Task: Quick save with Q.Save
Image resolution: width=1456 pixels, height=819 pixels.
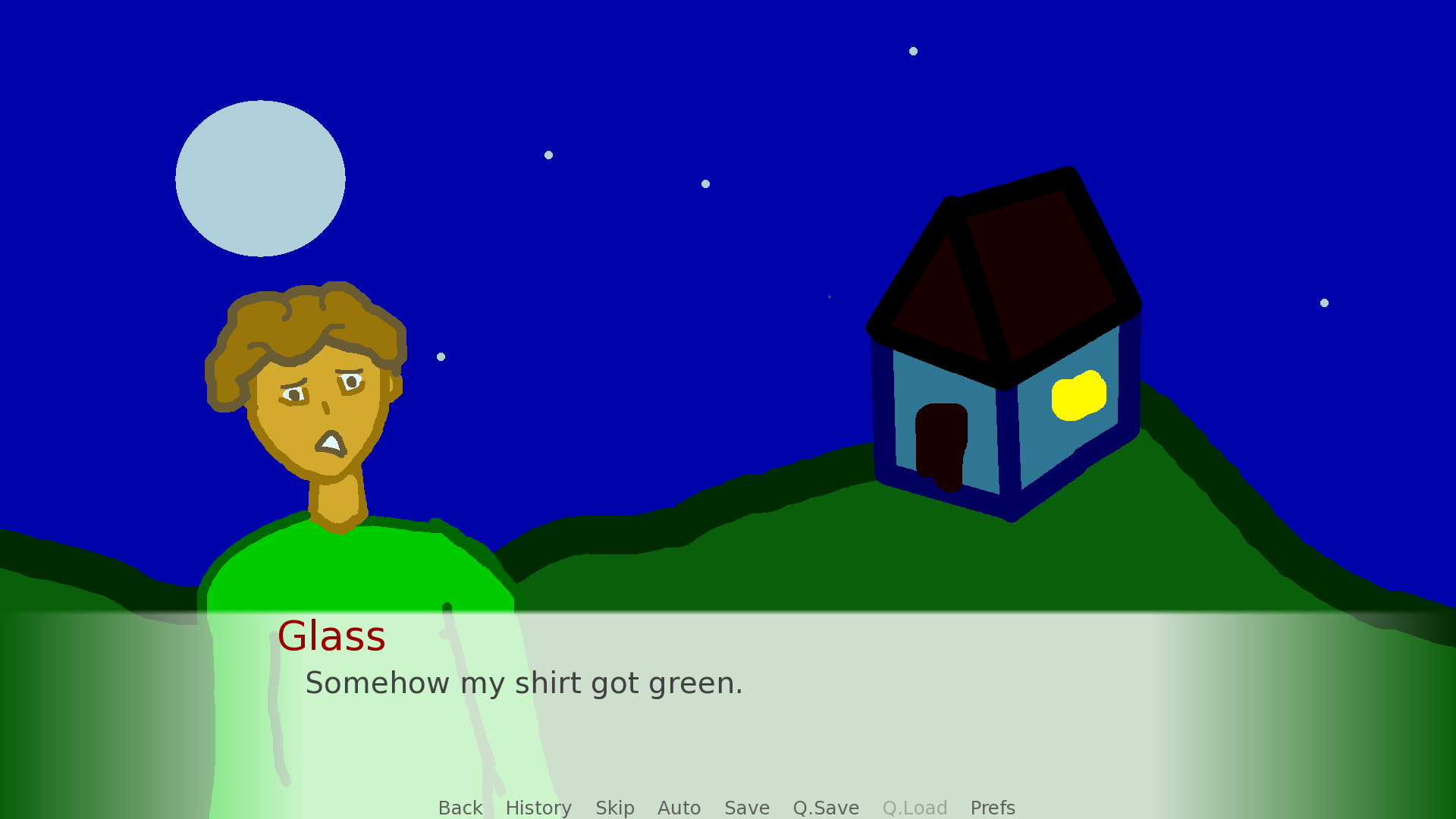Action: point(826,808)
